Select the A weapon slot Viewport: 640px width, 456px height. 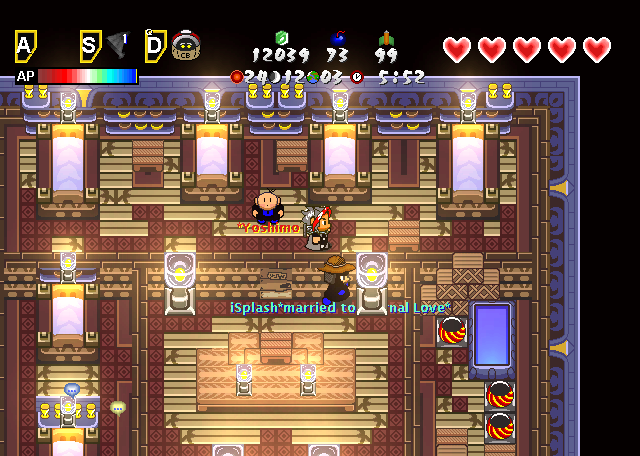pos(26,46)
